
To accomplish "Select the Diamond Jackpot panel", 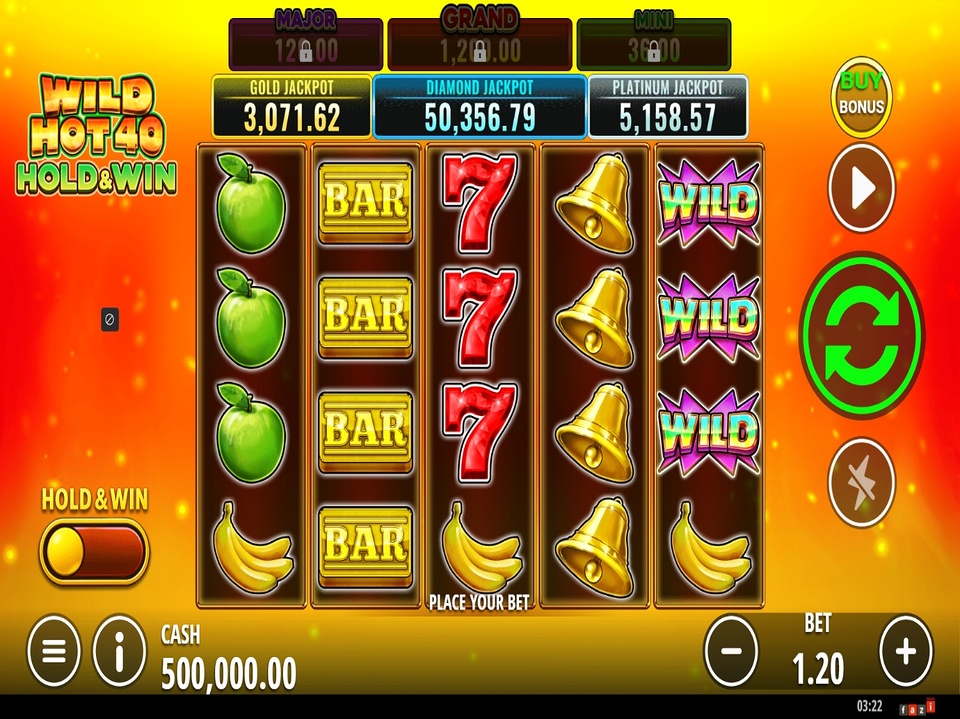I will (479, 105).
